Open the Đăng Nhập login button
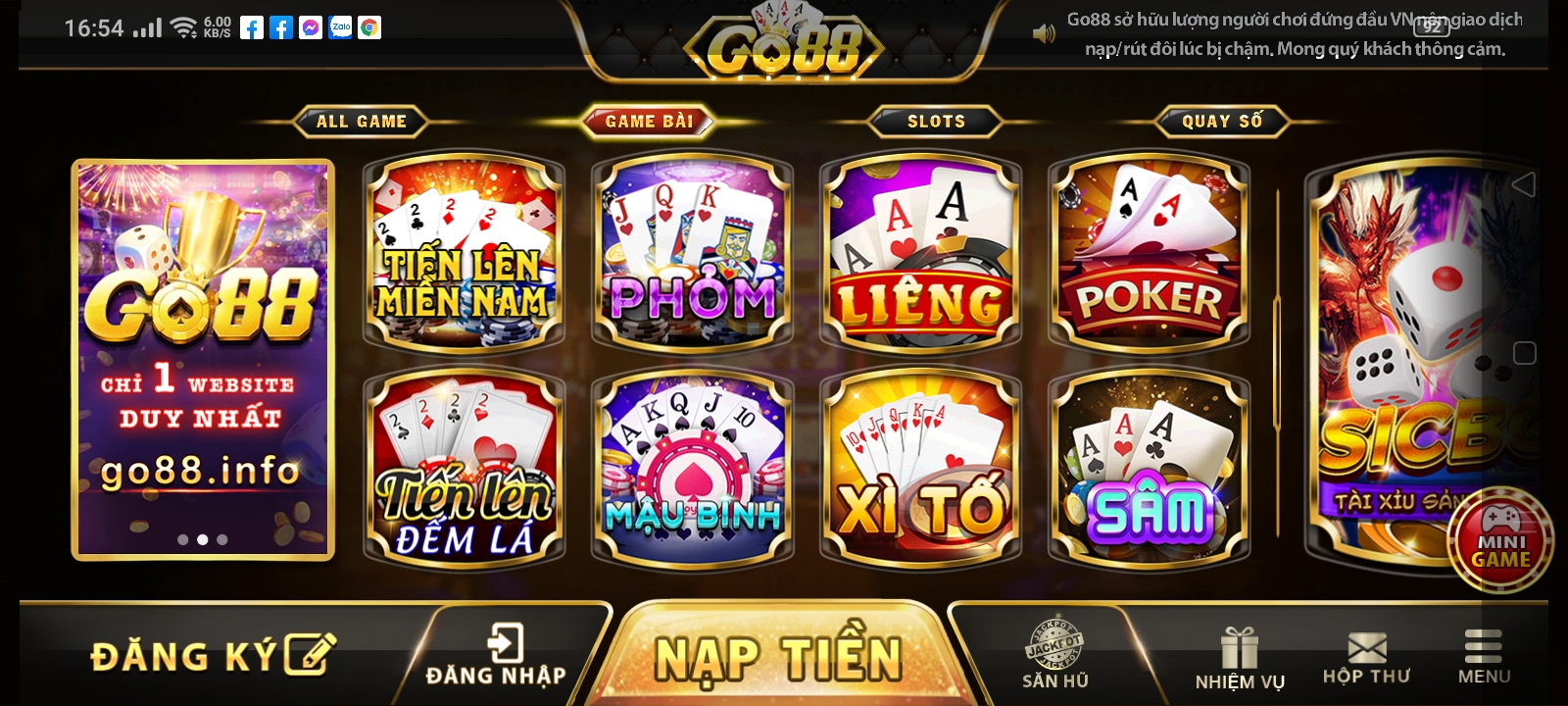Viewport: 1568px width, 706px height. [496, 655]
